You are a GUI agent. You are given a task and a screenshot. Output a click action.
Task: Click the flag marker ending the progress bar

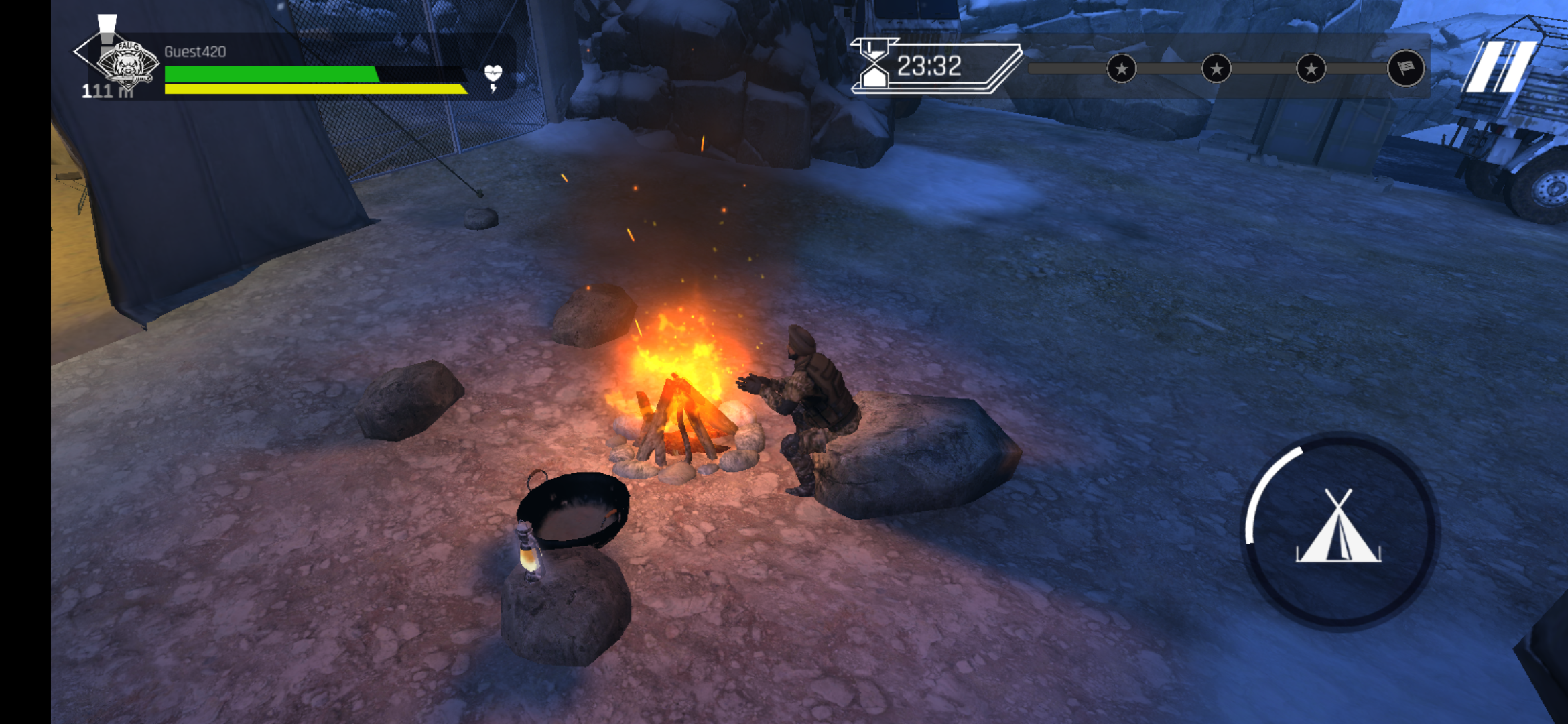click(1405, 68)
